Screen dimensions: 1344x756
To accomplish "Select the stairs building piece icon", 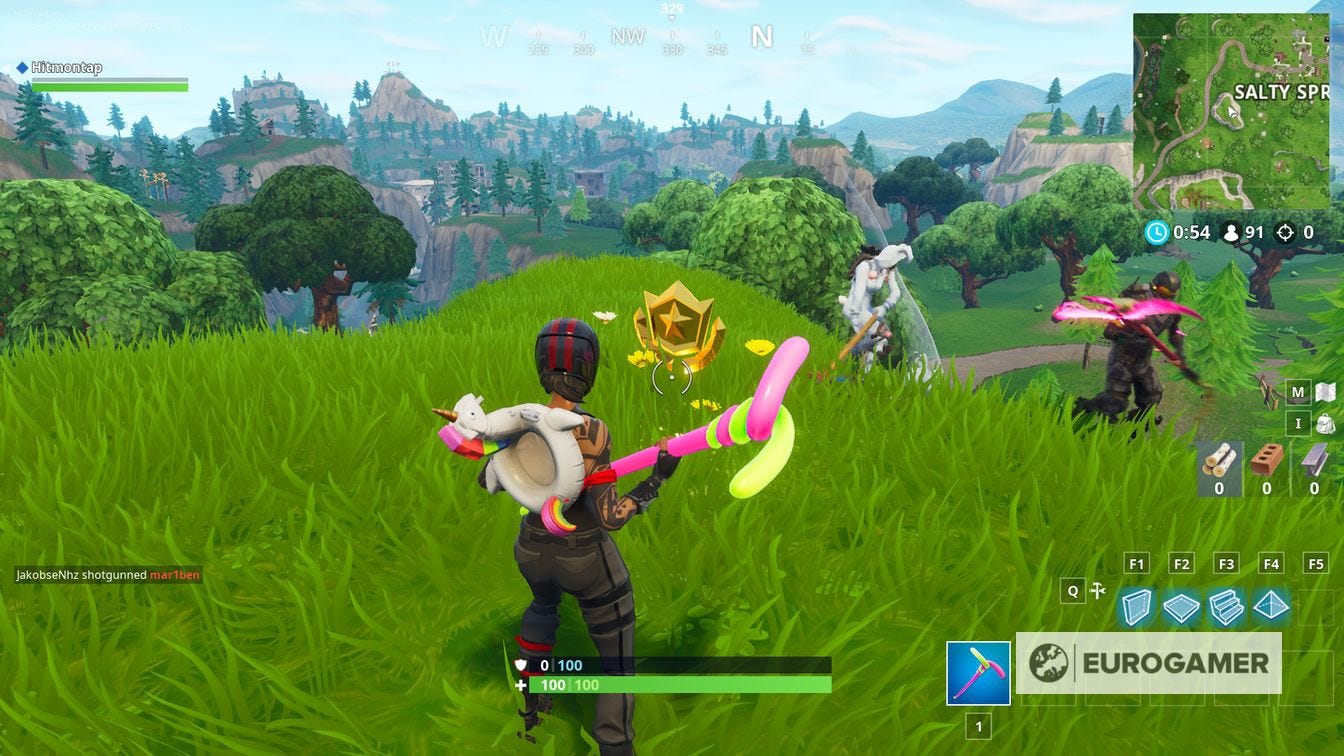I will pyautogui.click(x=1228, y=605).
